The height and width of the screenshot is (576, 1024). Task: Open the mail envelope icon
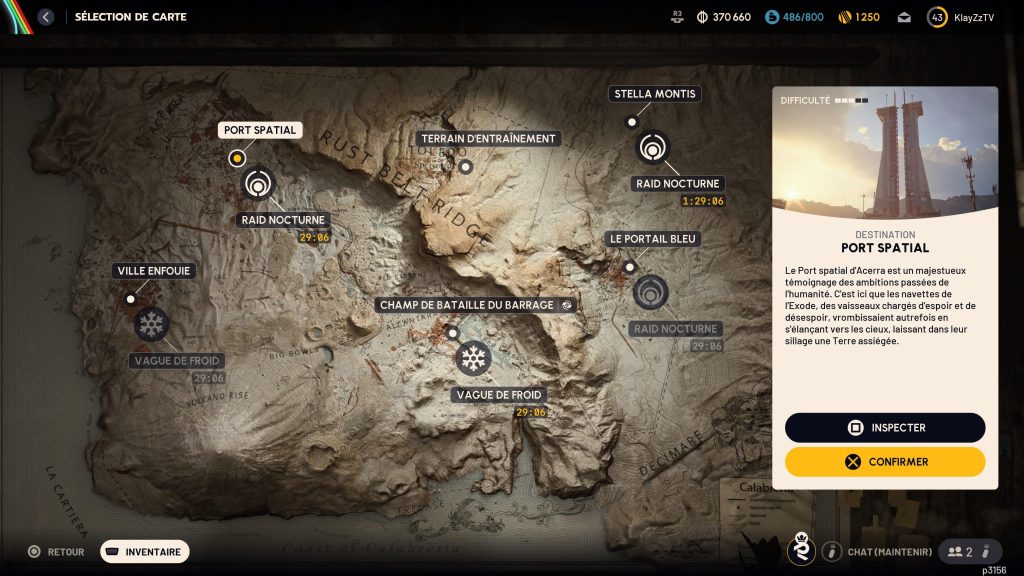[x=903, y=17]
